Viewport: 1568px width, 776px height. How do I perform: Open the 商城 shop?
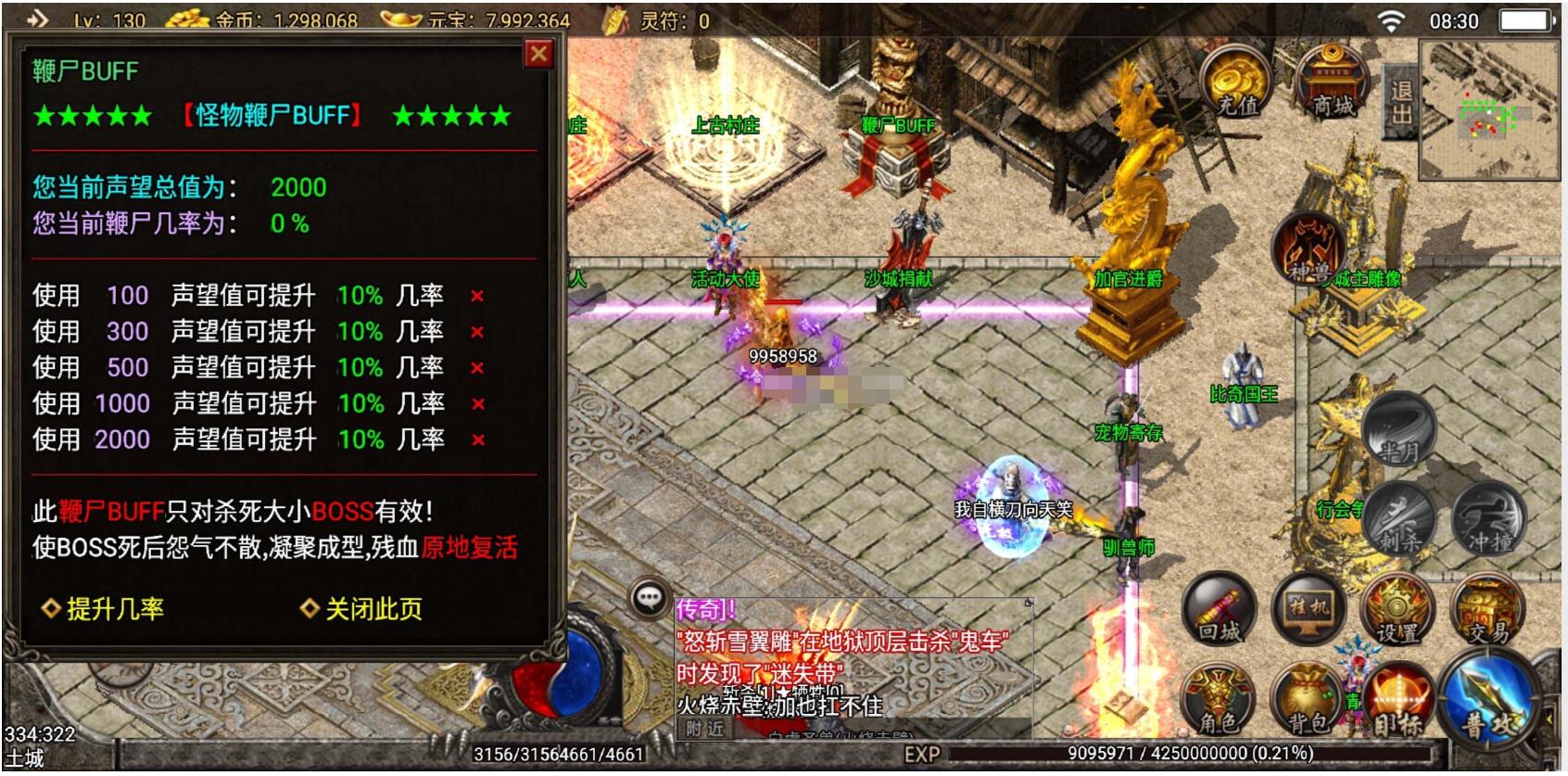pos(1332,85)
